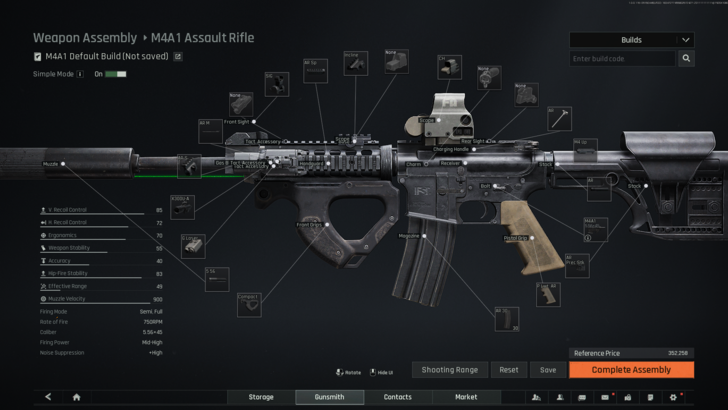This screenshot has height=410, width=728.
Task: Choose the Magazine attachment slot
Action: [x=410, y=236]
